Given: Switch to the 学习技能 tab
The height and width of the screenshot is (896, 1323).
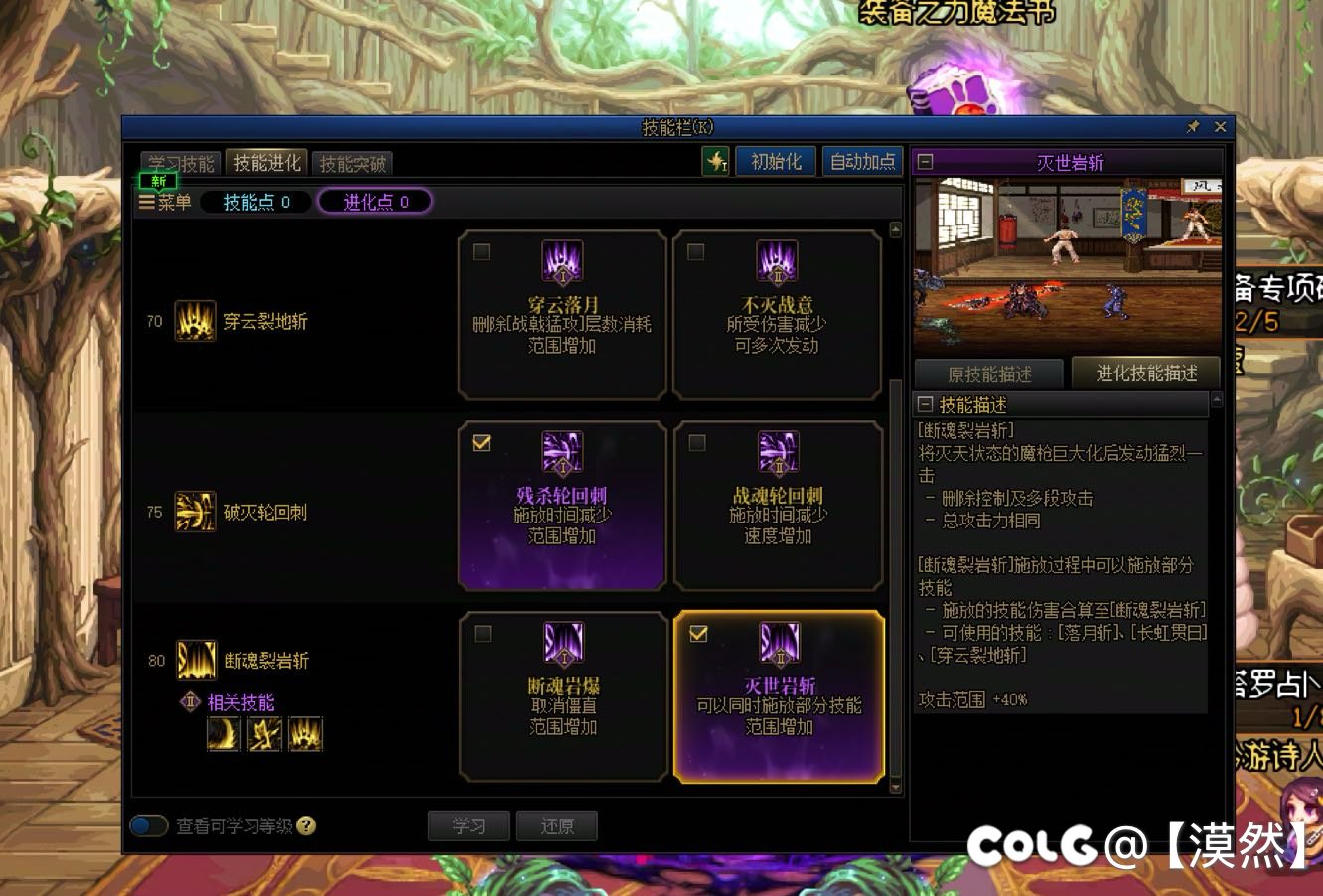Looking at the screenshot, I should [182, 164].
